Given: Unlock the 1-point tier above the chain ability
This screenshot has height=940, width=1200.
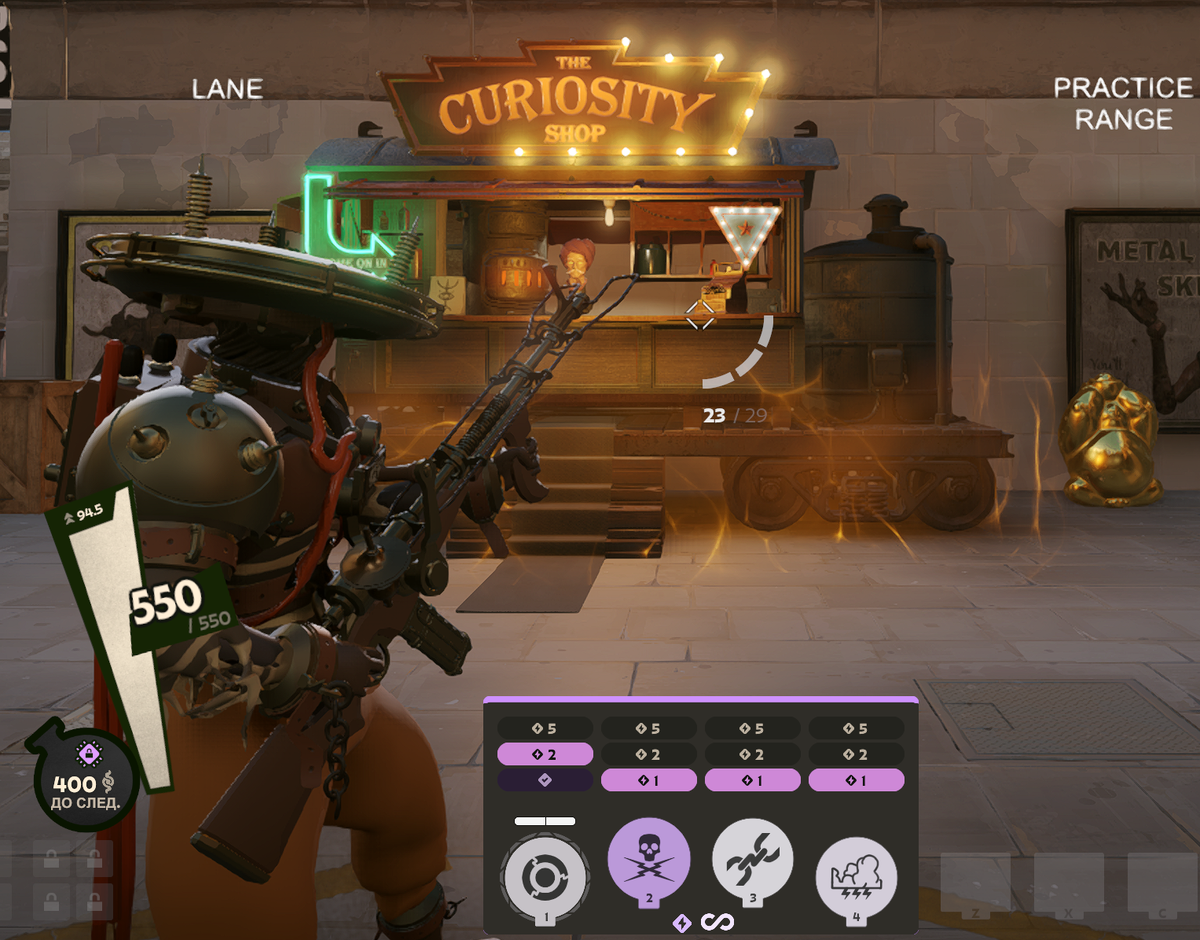Looking at the screenshot, I should [x=752, y=780].
